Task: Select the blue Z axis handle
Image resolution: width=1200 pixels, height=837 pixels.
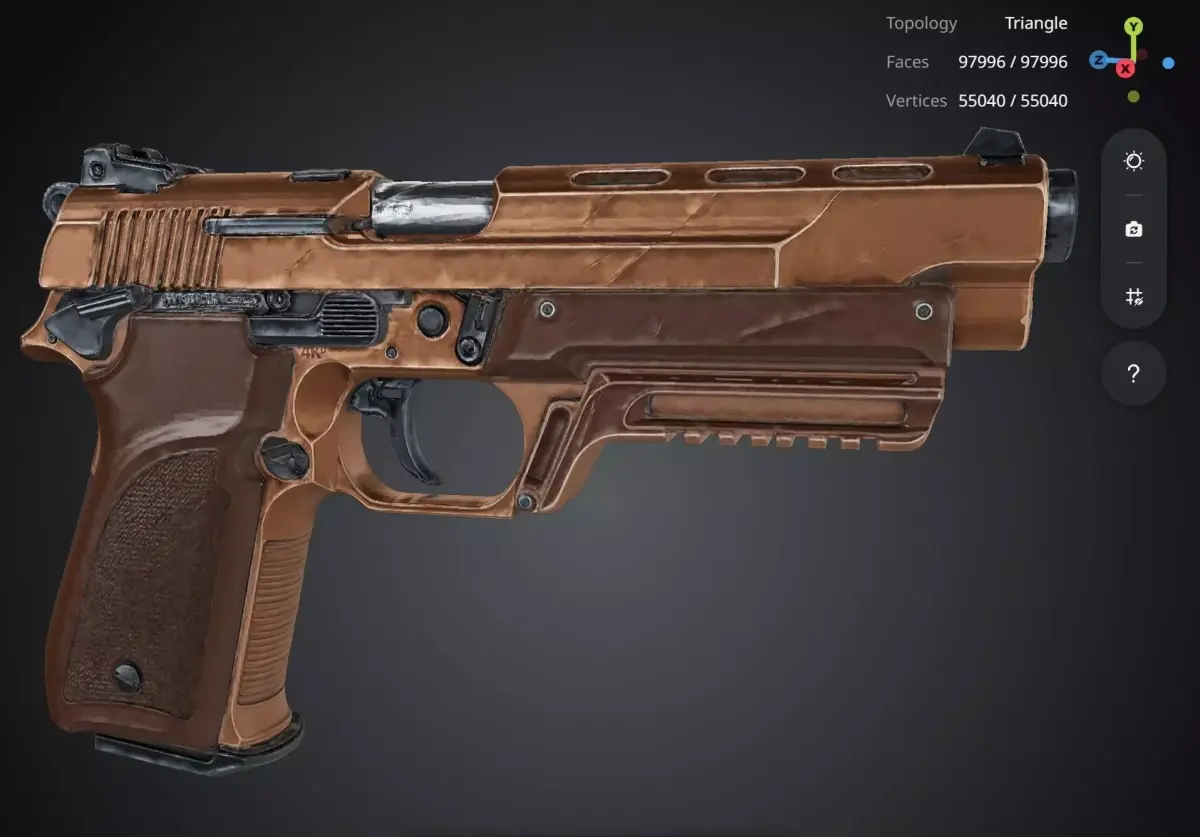Action: [x=1098, y=60]
